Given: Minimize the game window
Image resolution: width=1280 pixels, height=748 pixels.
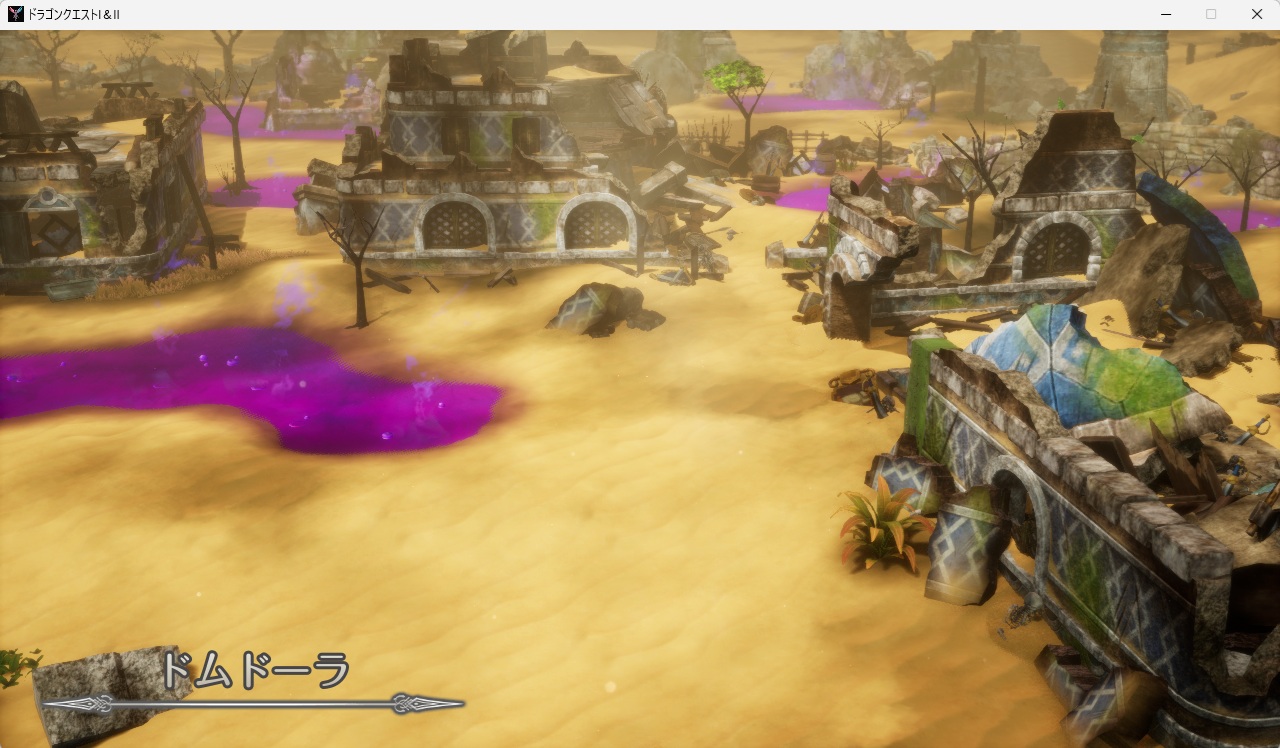Looking at the screenshot, I should (x=1166, y=14).
